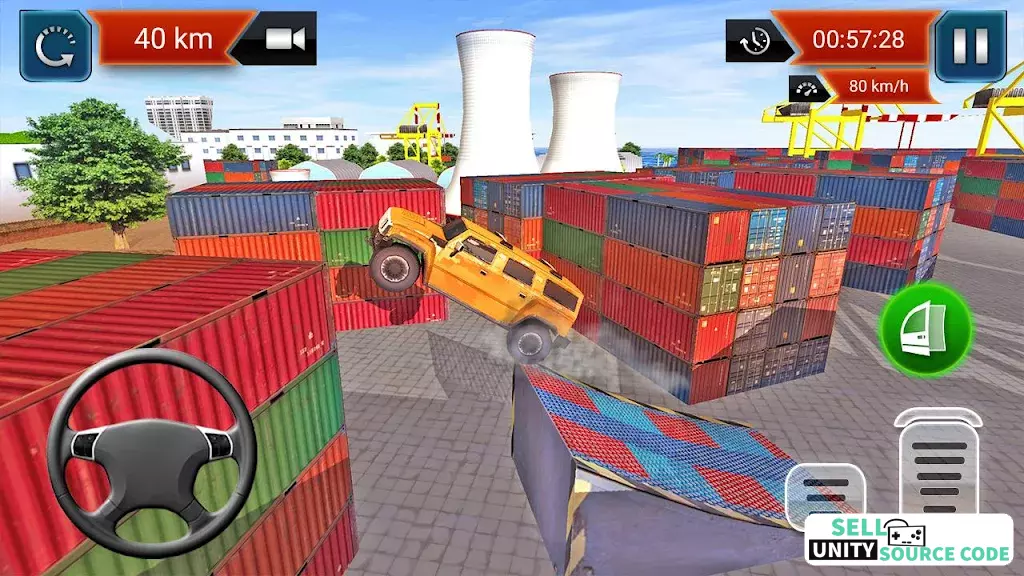Tap the green car door button
This screenshot has height=576, width=1024.
click(926, 329)
